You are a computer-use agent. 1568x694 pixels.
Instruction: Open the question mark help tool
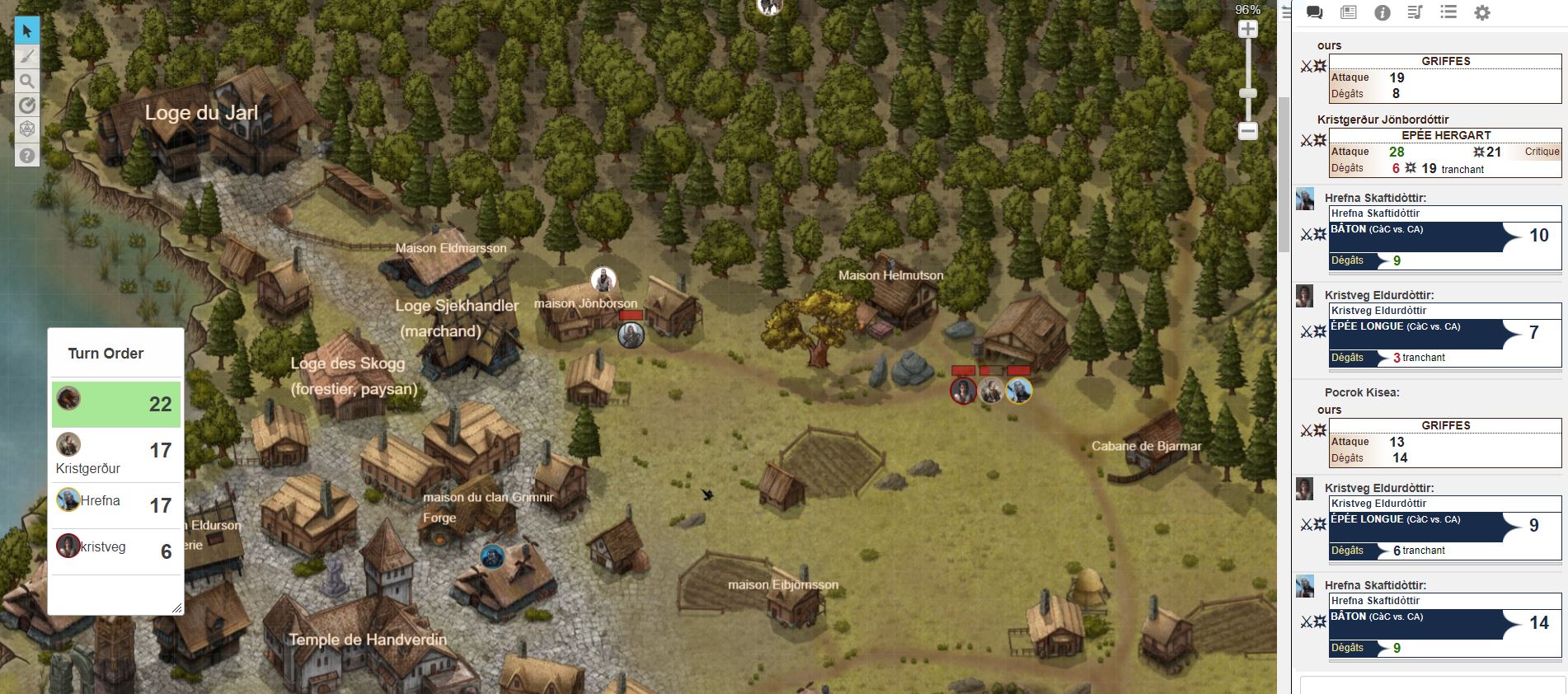[27, 155]
